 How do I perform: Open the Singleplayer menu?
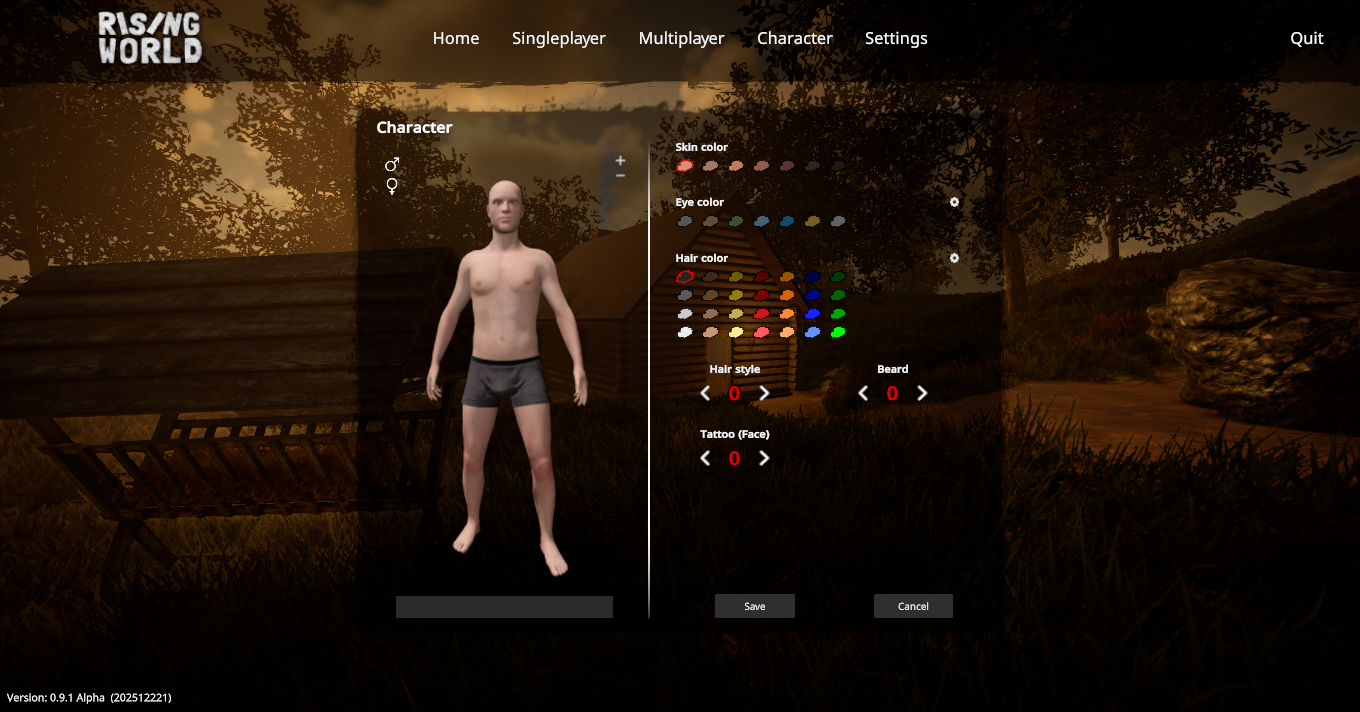pyautogui.click(x=558, y=38)
